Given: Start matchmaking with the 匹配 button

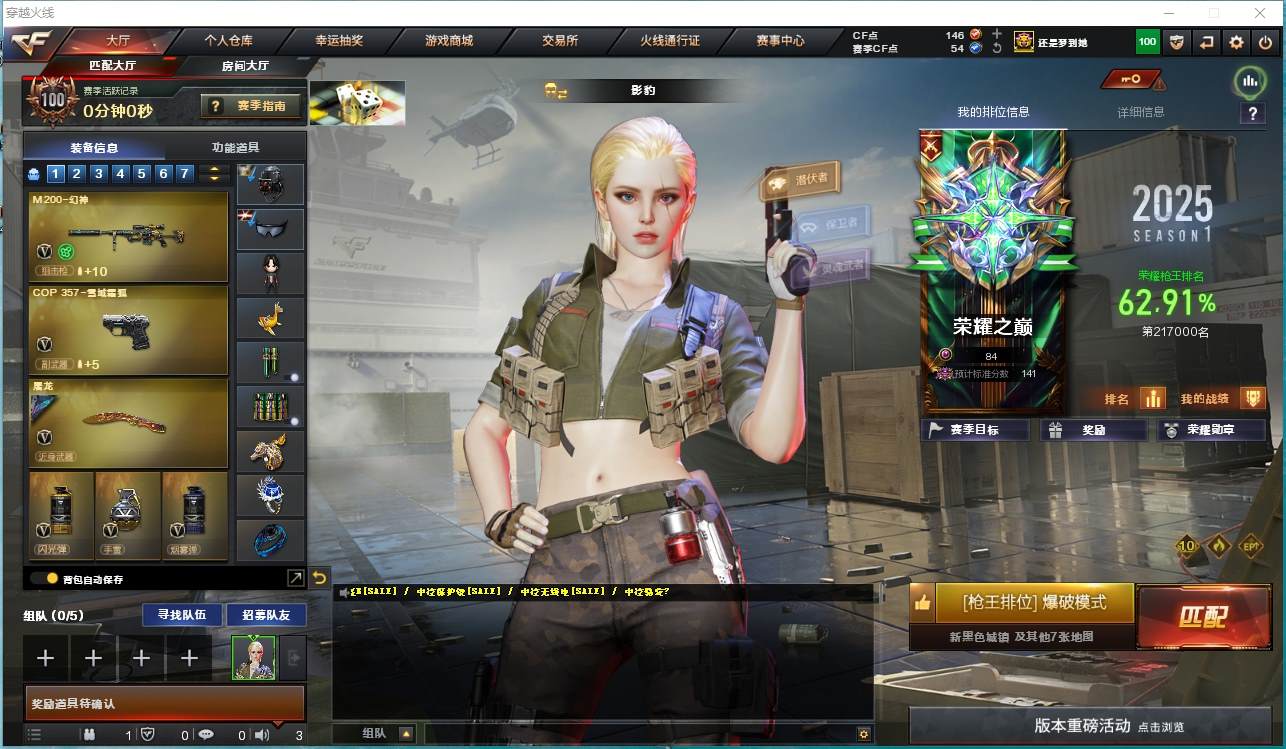Looking at the screenshot, I should (x=1202, y=616).
